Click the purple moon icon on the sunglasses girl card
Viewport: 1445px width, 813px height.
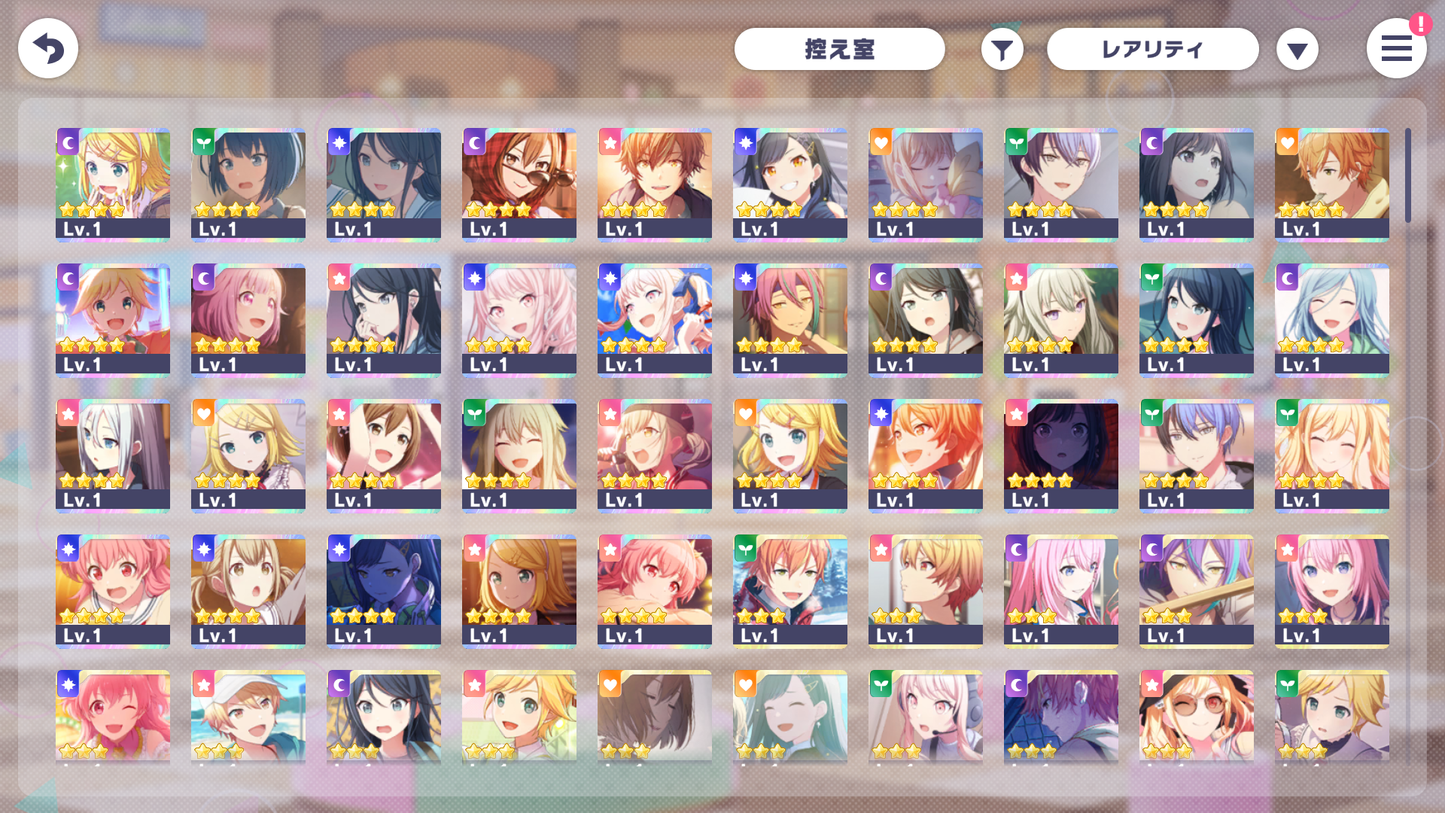click(x=472, y=141)
